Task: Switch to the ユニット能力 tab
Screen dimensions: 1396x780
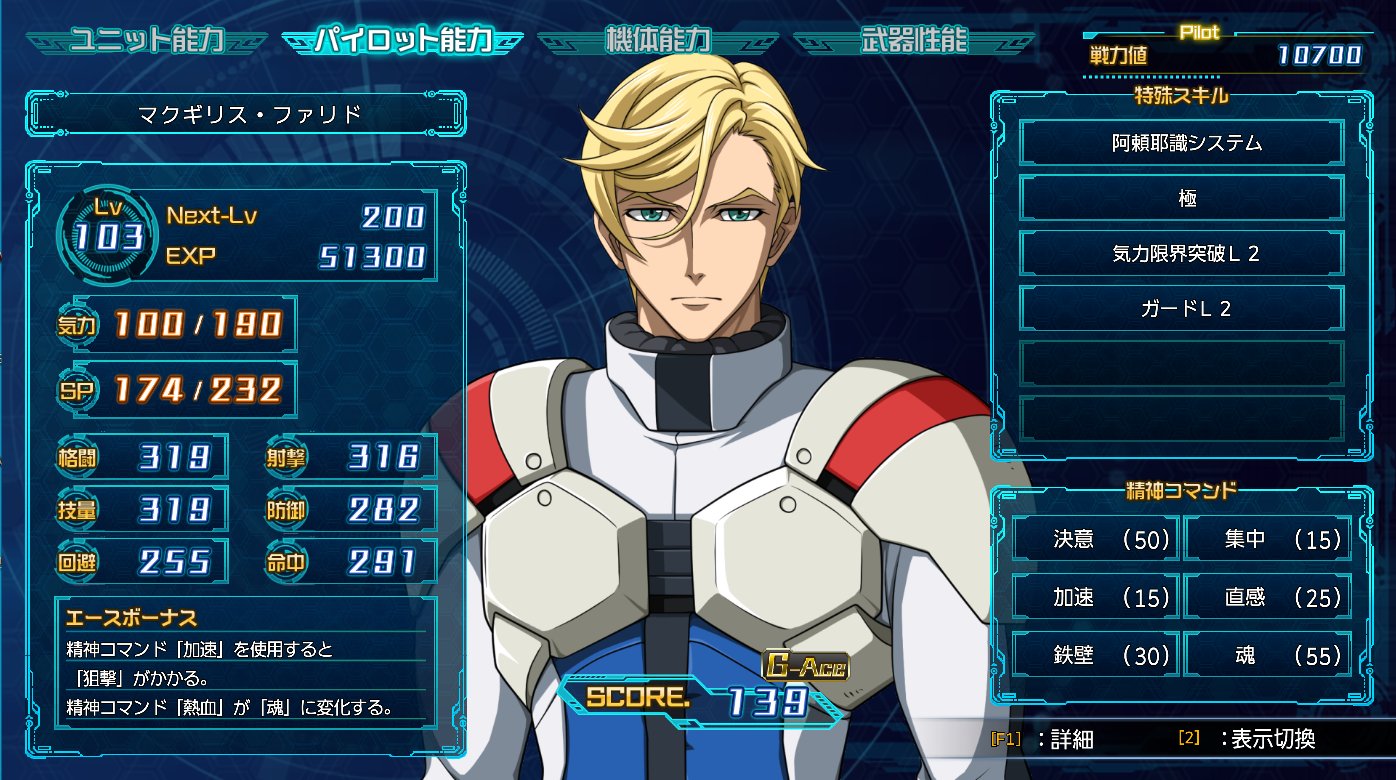Action: pyautogui.click(x=146, y=41)
